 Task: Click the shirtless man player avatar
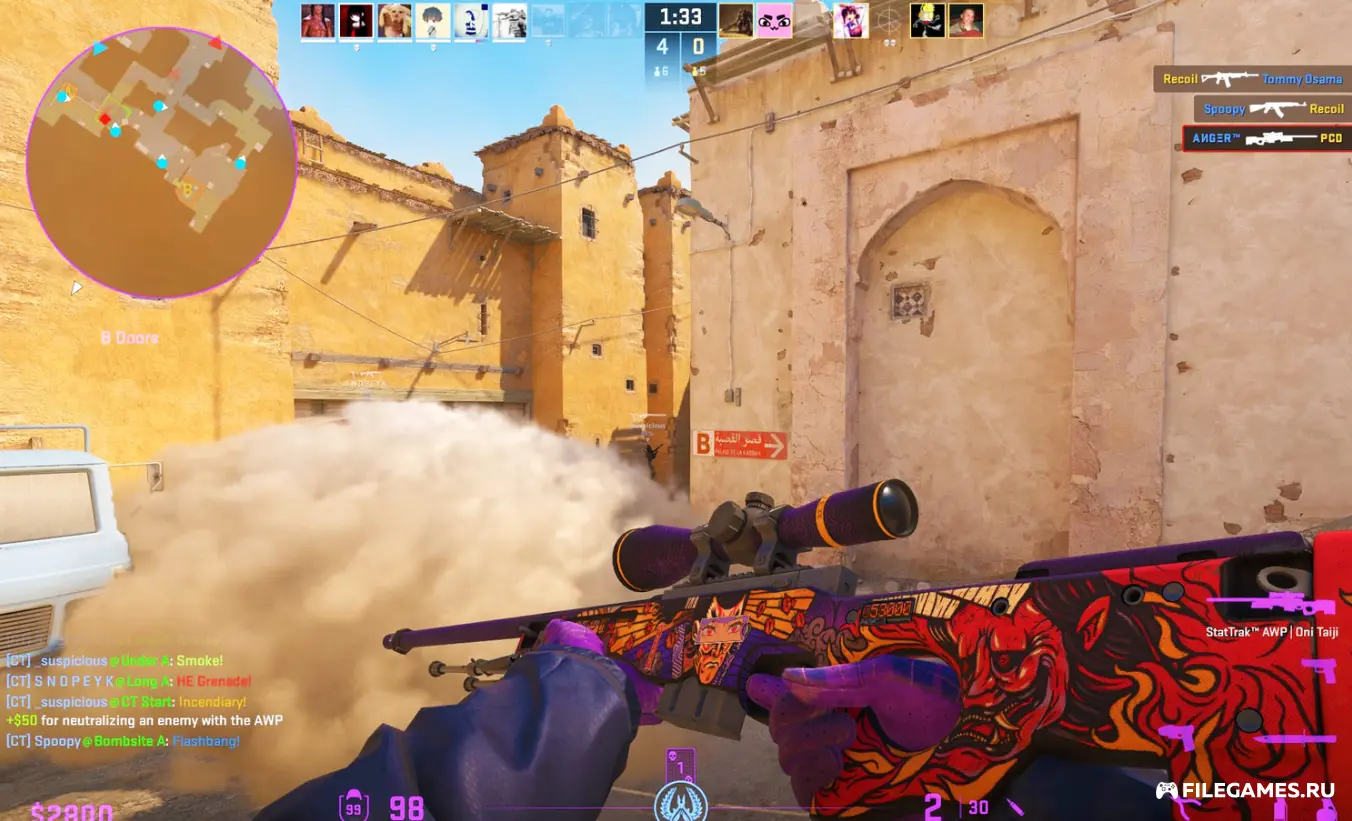[x=317, y=21]
